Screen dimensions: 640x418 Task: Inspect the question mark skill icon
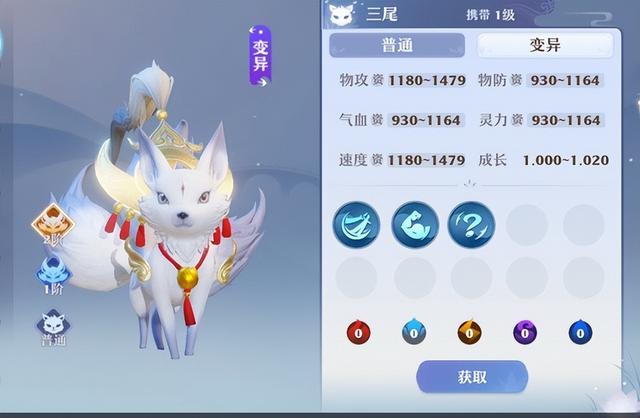pos(469,225)
